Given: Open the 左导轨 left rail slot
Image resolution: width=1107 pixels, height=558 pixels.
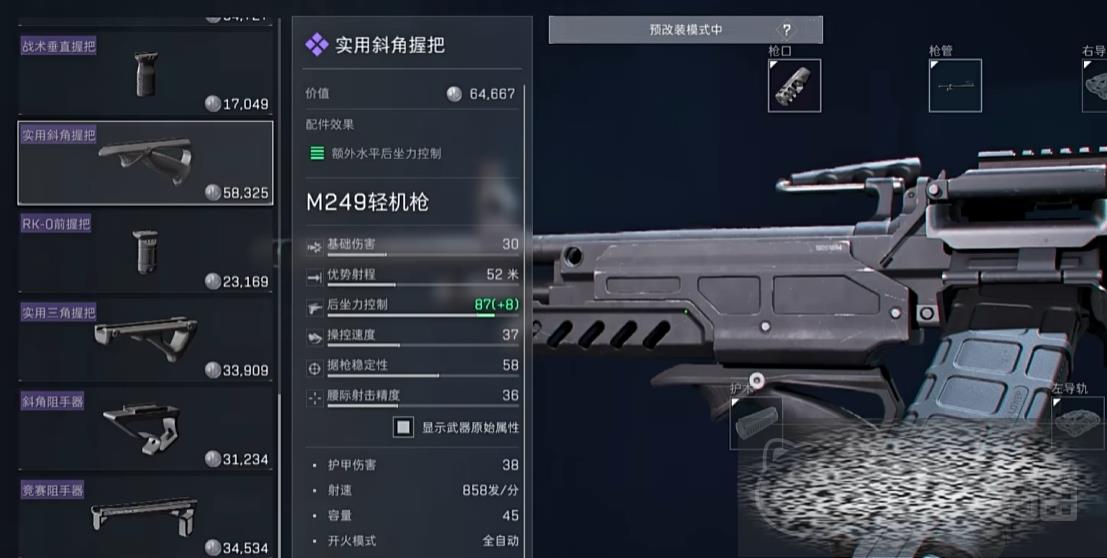Looking at the screenshot, I should coord(1077,422).
